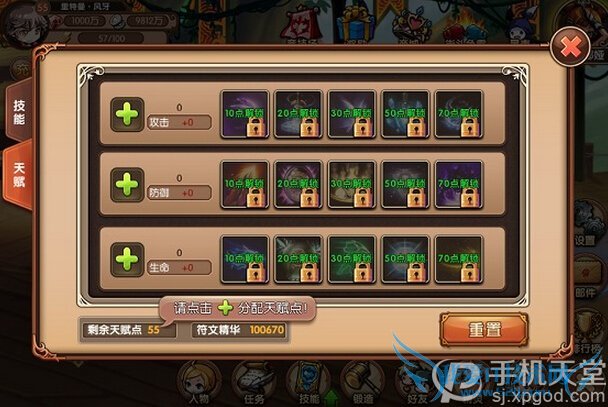Choose the 10点解锁 talent in the 防御 row

244,186
